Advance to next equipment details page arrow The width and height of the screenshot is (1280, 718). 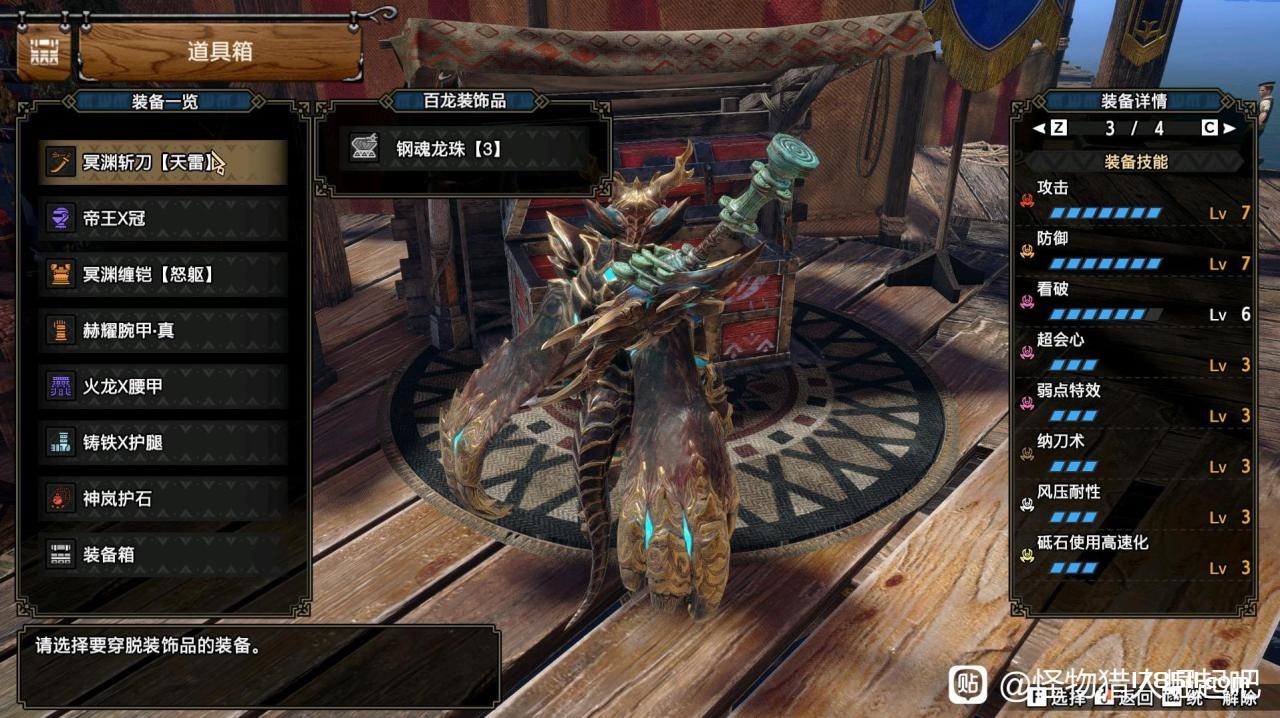(x=1229, y=128)
